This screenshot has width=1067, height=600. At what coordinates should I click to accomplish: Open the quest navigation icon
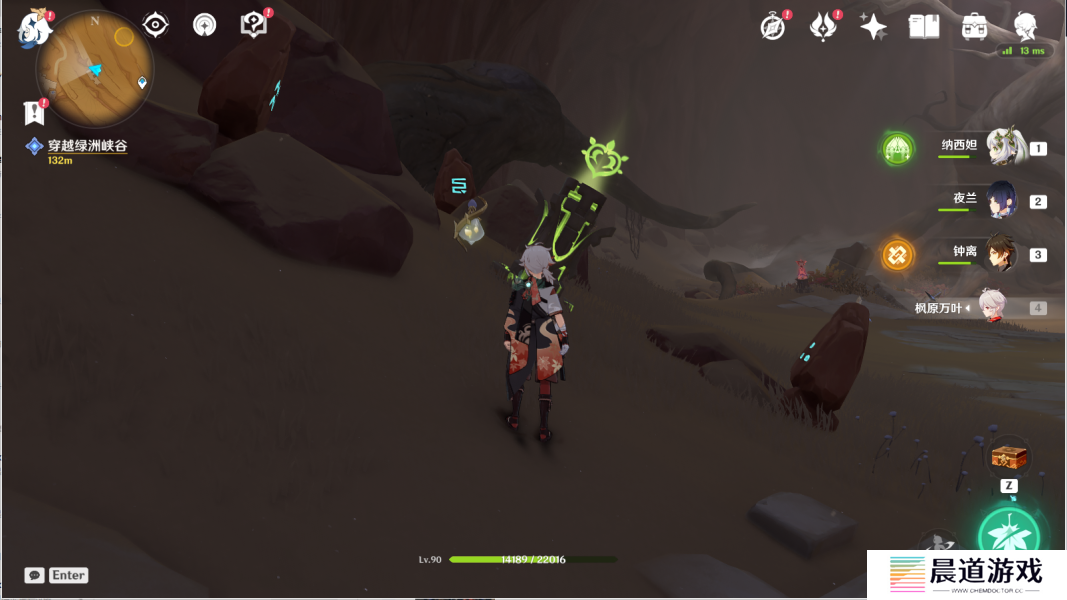(205, 25)
